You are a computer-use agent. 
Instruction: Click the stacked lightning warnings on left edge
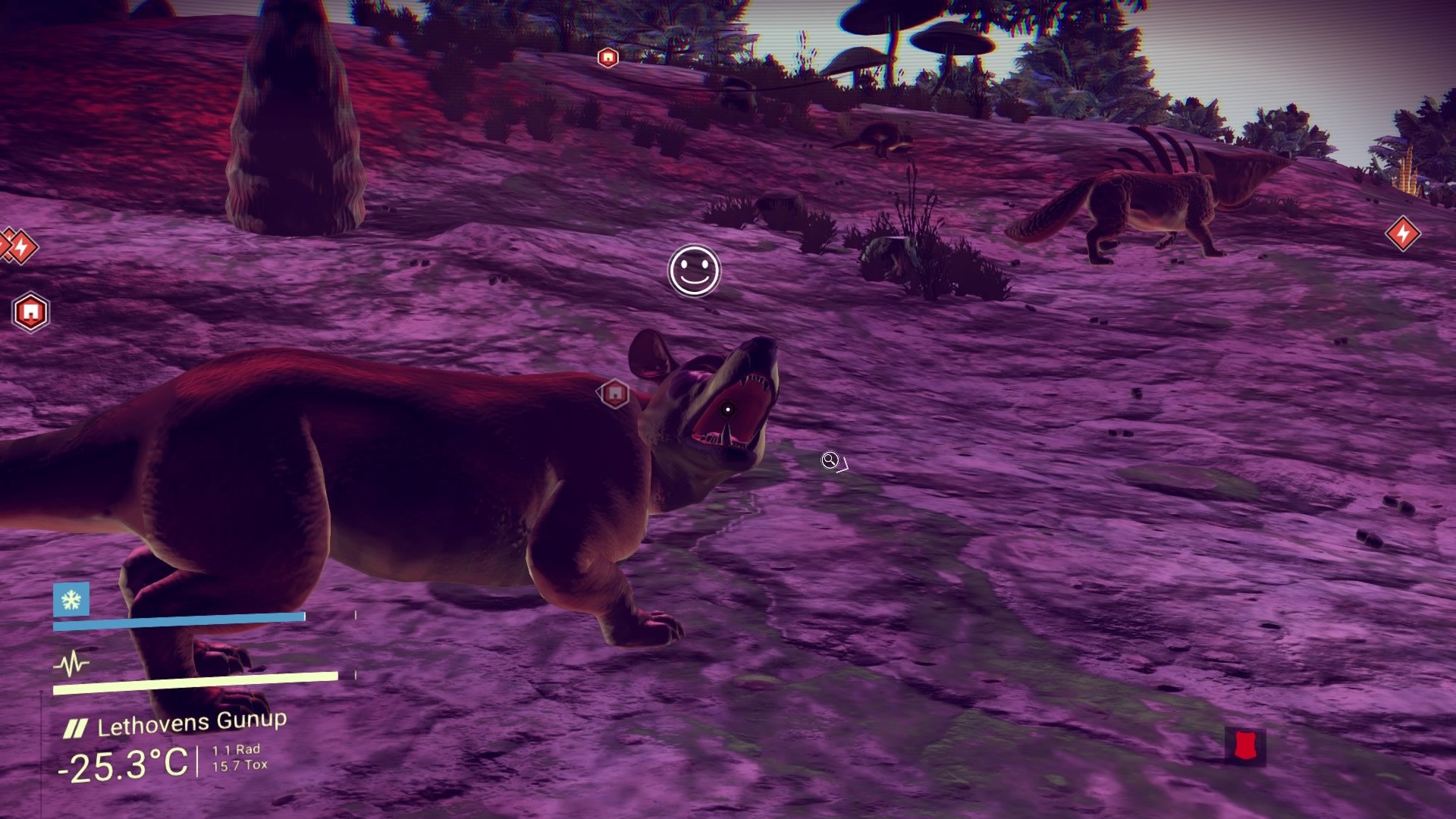pyautogui.click(x=15, y=246)
